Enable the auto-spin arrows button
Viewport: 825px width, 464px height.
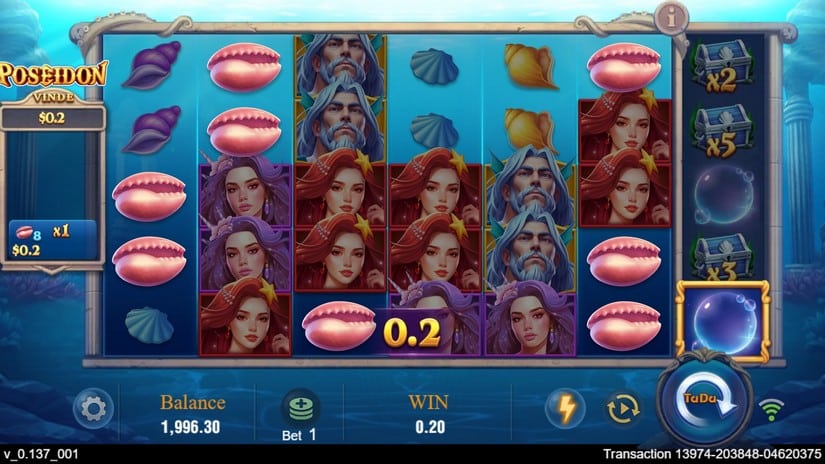(623, 408)
